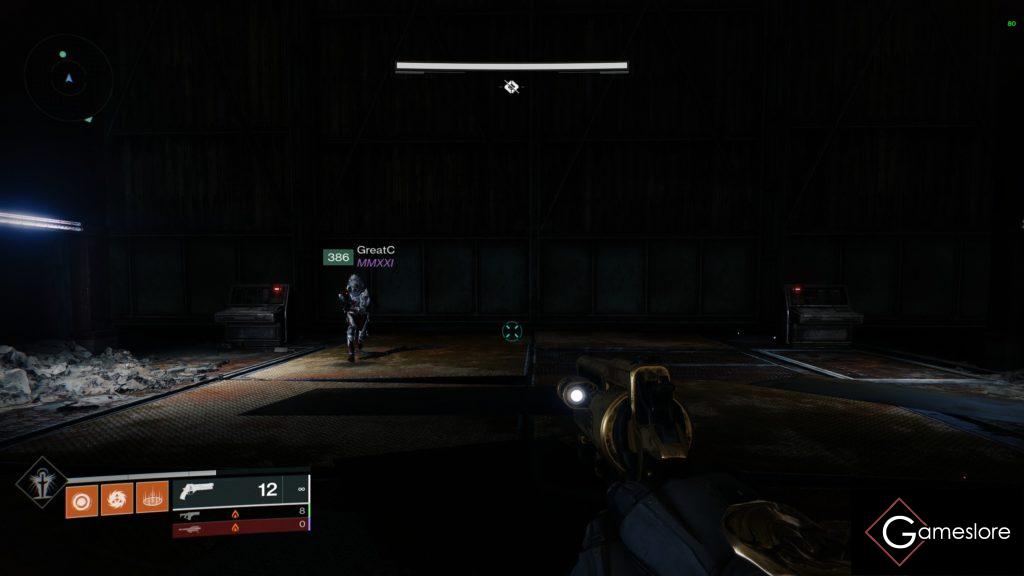
Task: Select the equipped hand cannon weapon slot
Action: pyautogui.click(x=240, y=491)
